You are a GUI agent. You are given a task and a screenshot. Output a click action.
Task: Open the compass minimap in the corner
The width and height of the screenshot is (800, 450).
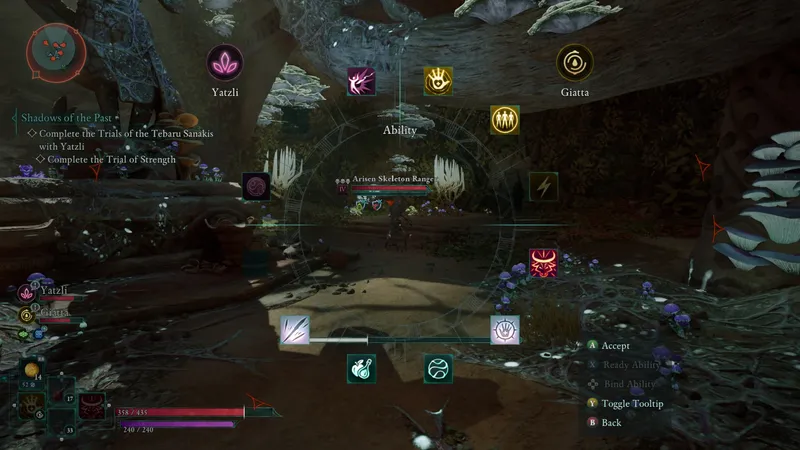pyautogui.click(x=53, y=51)
